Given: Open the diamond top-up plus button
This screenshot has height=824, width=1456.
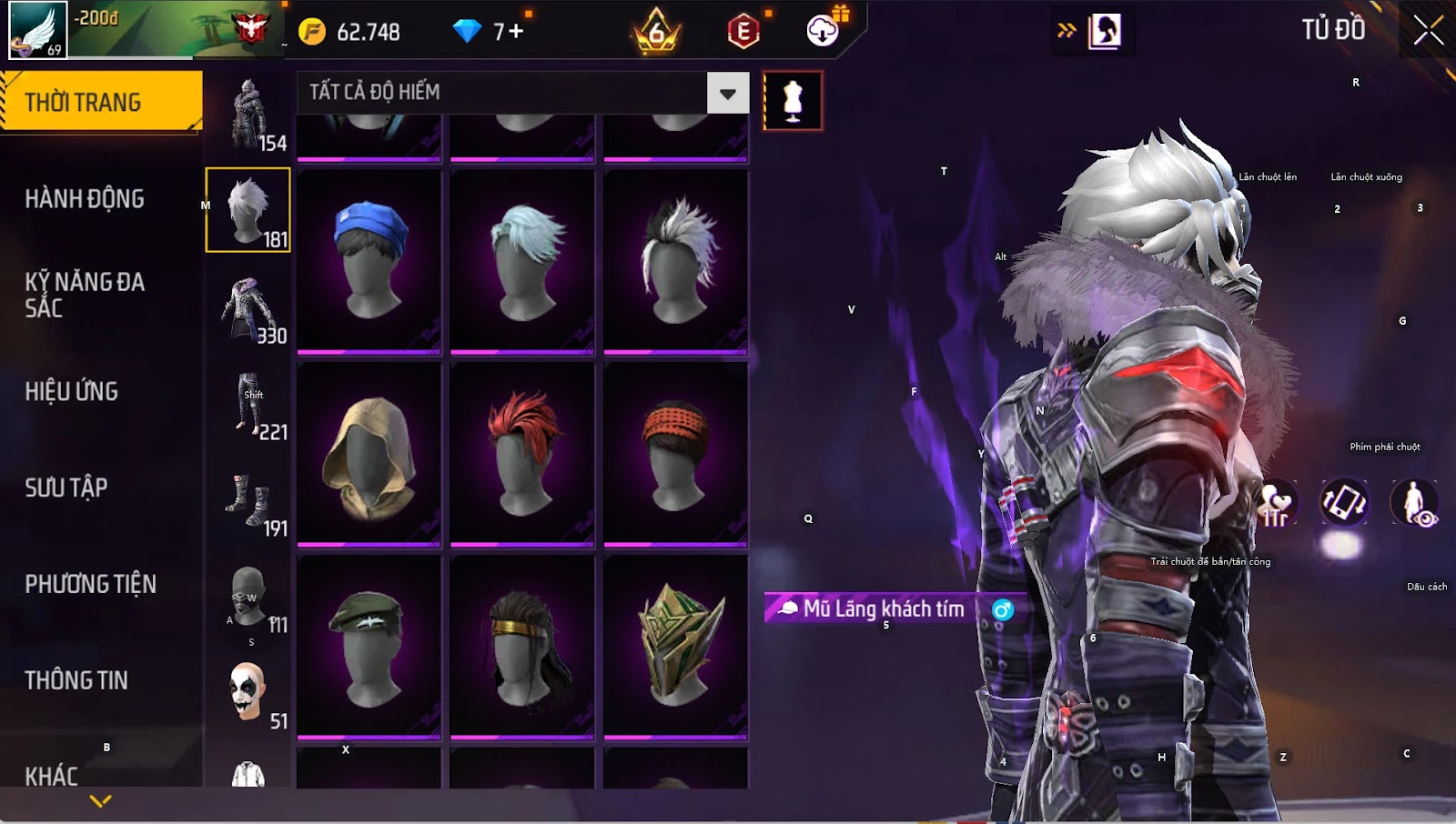Looking at the screenshot, I should tap(516, 32).
